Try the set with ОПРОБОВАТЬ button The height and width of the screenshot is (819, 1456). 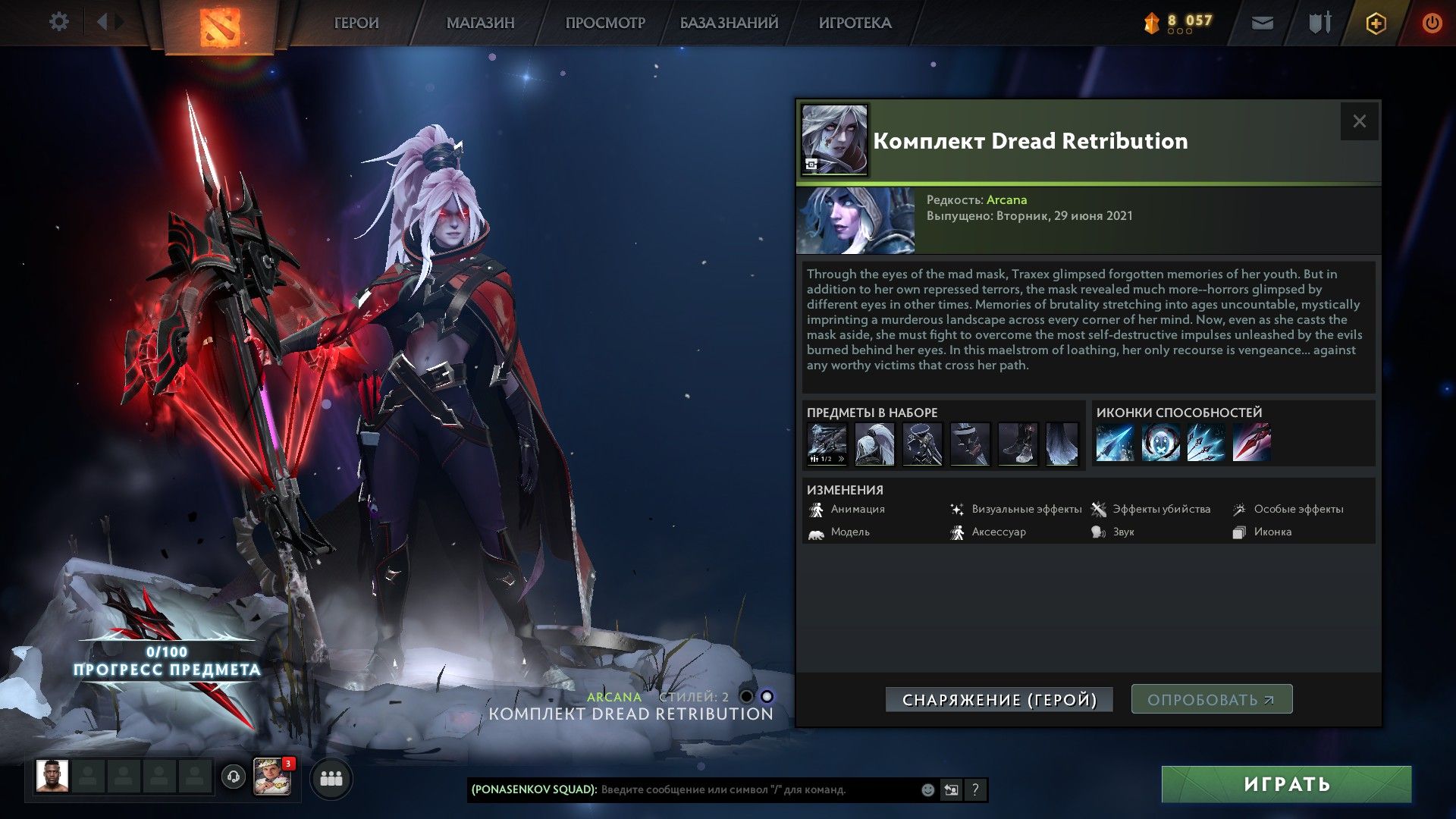pyautogui.click(x=1211, y=699)
